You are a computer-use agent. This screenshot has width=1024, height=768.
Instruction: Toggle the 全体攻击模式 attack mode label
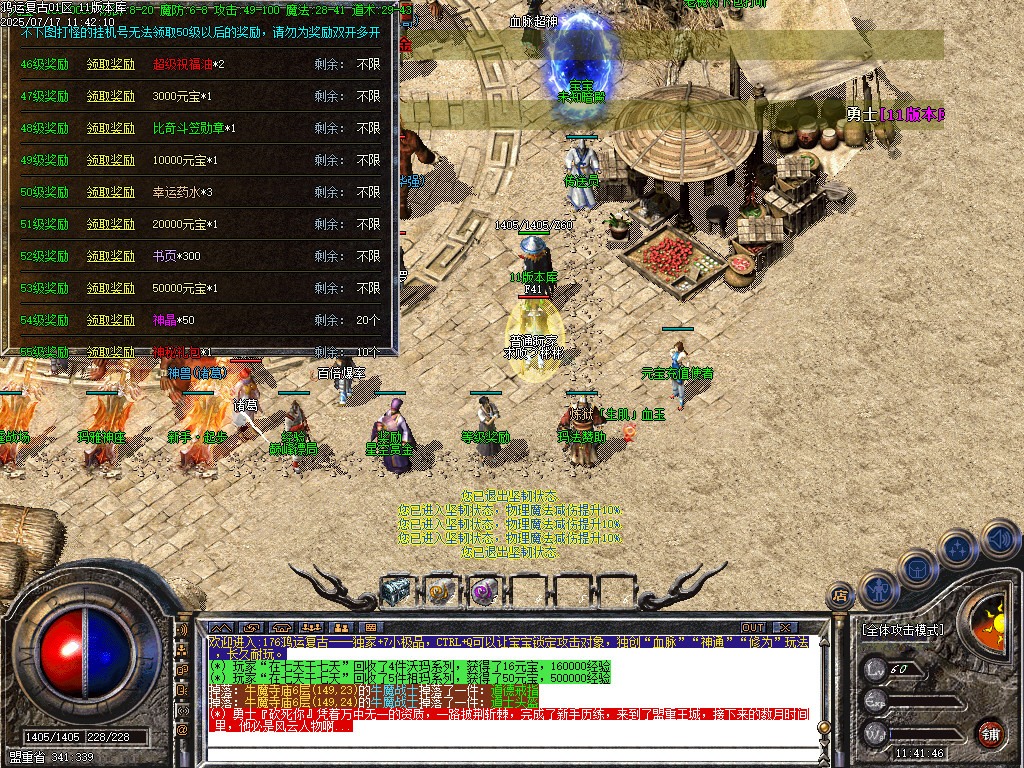902,630
